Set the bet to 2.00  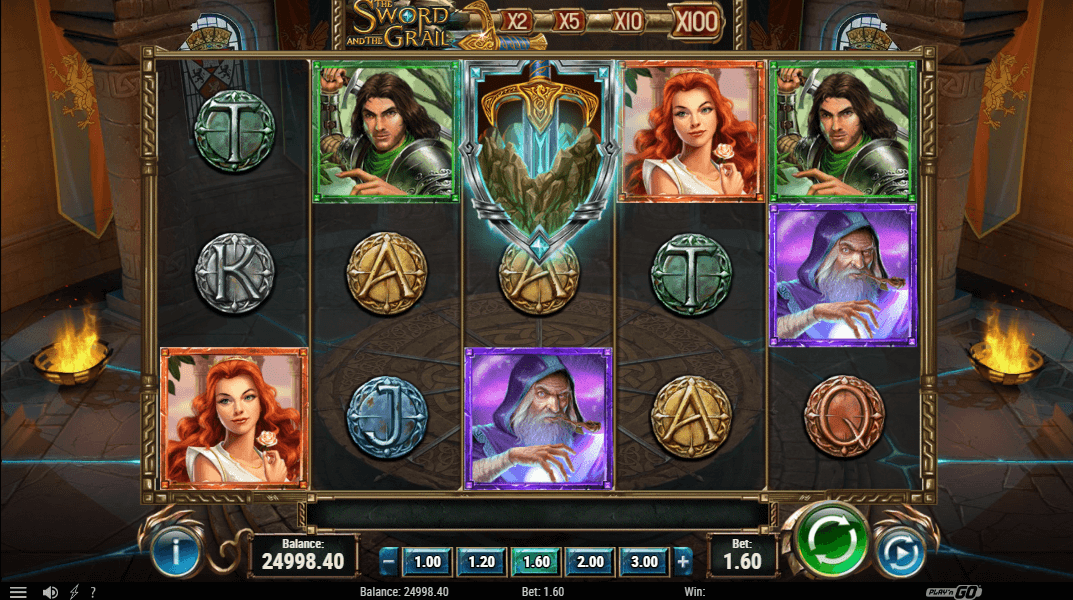click(590, 562)
